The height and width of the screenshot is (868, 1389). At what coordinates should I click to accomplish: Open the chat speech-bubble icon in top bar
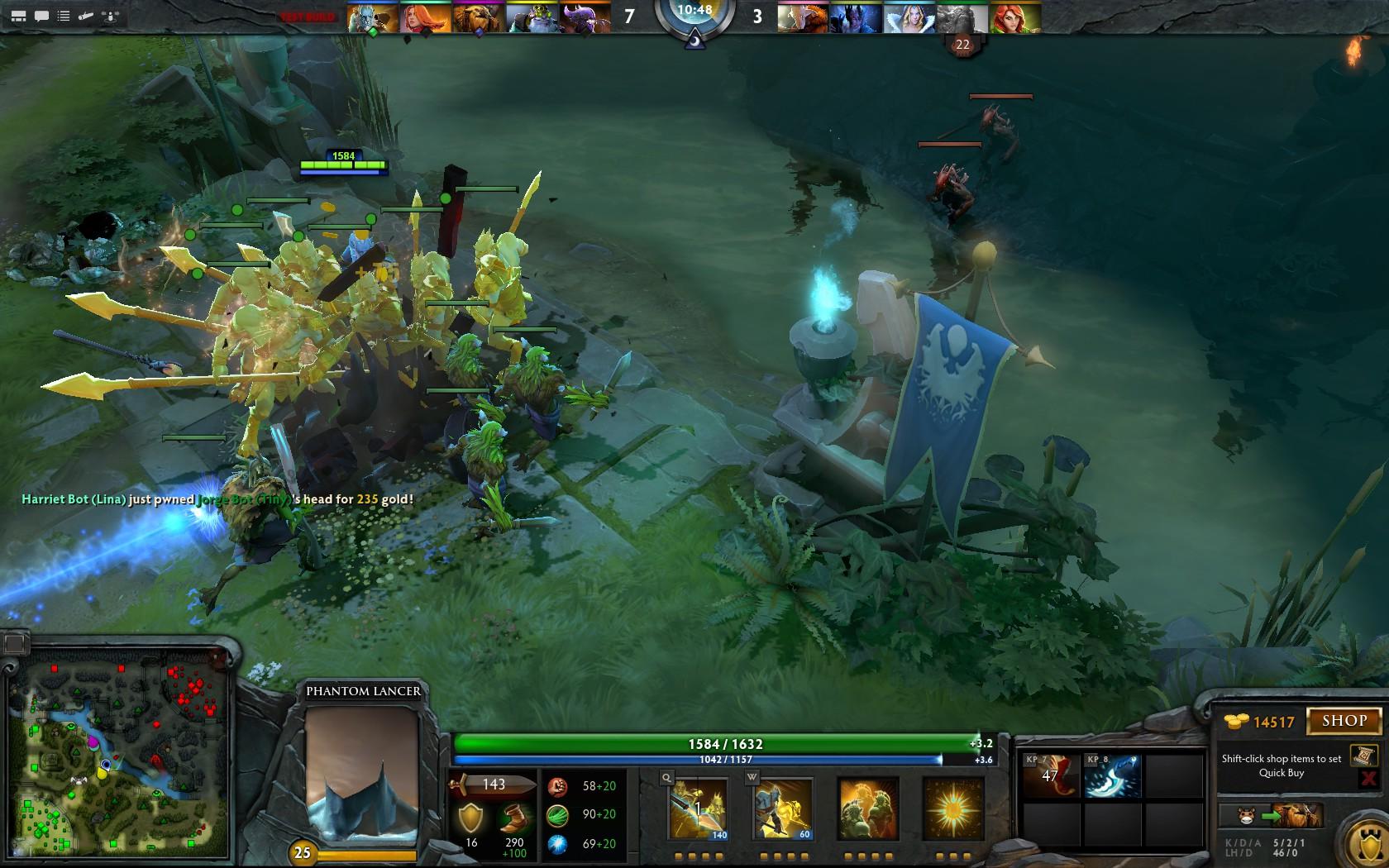click(x=41, y=16)
